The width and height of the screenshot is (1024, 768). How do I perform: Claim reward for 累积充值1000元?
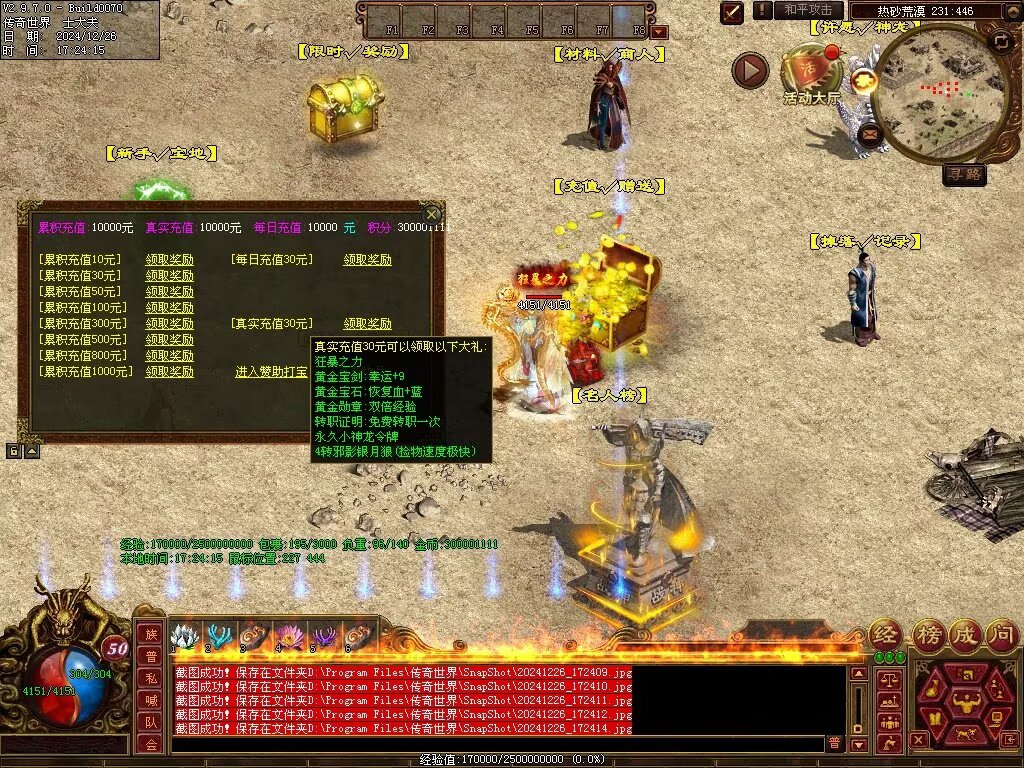pyautogui.click(x=169, y=372)
